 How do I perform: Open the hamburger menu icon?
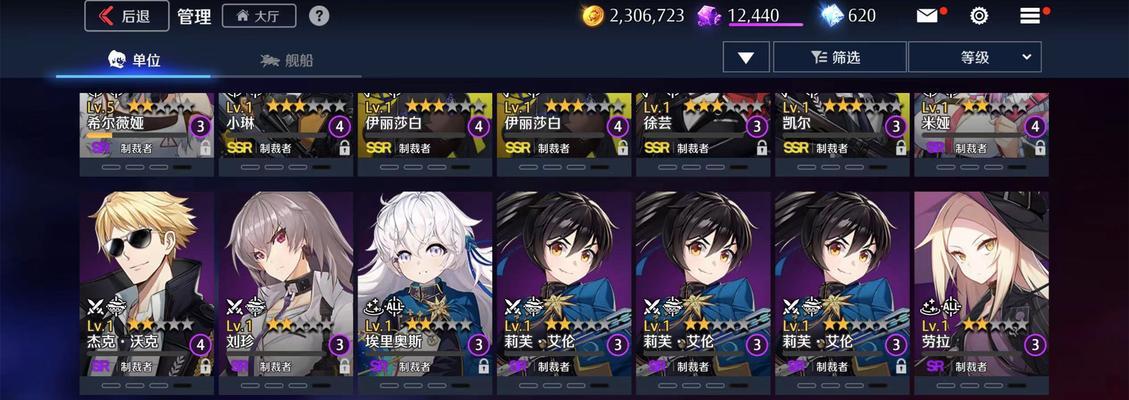pyautogui.click(x=1030, y=16)
